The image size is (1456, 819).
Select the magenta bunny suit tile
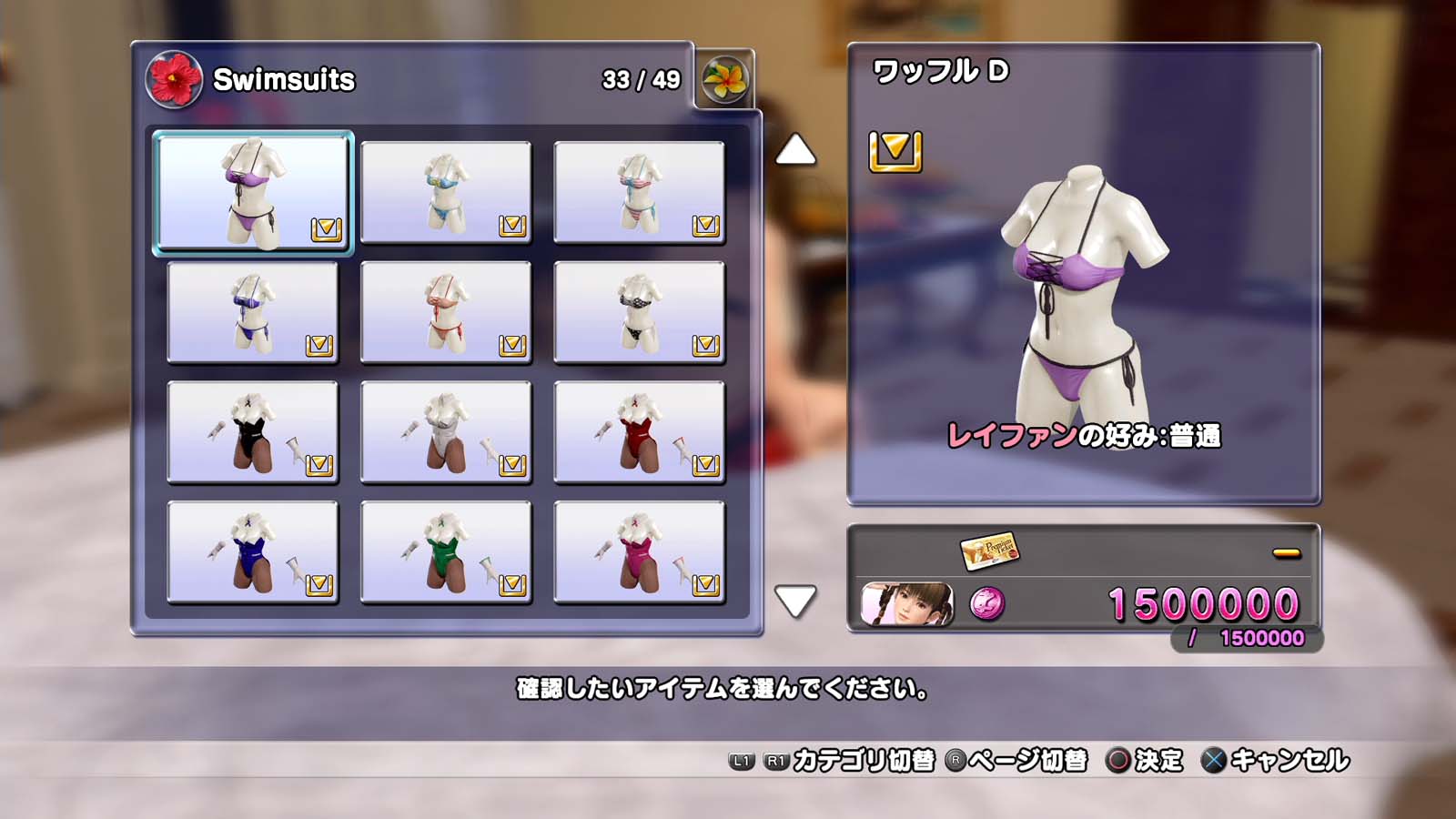639,552
